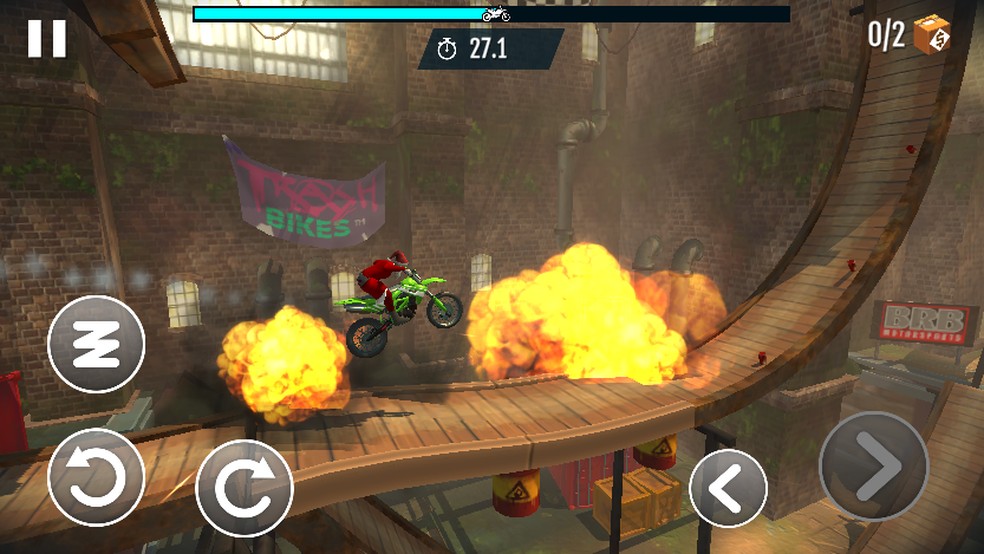Hit the left arrow brake button
The image size is (984, 554).
coord(728,488)
